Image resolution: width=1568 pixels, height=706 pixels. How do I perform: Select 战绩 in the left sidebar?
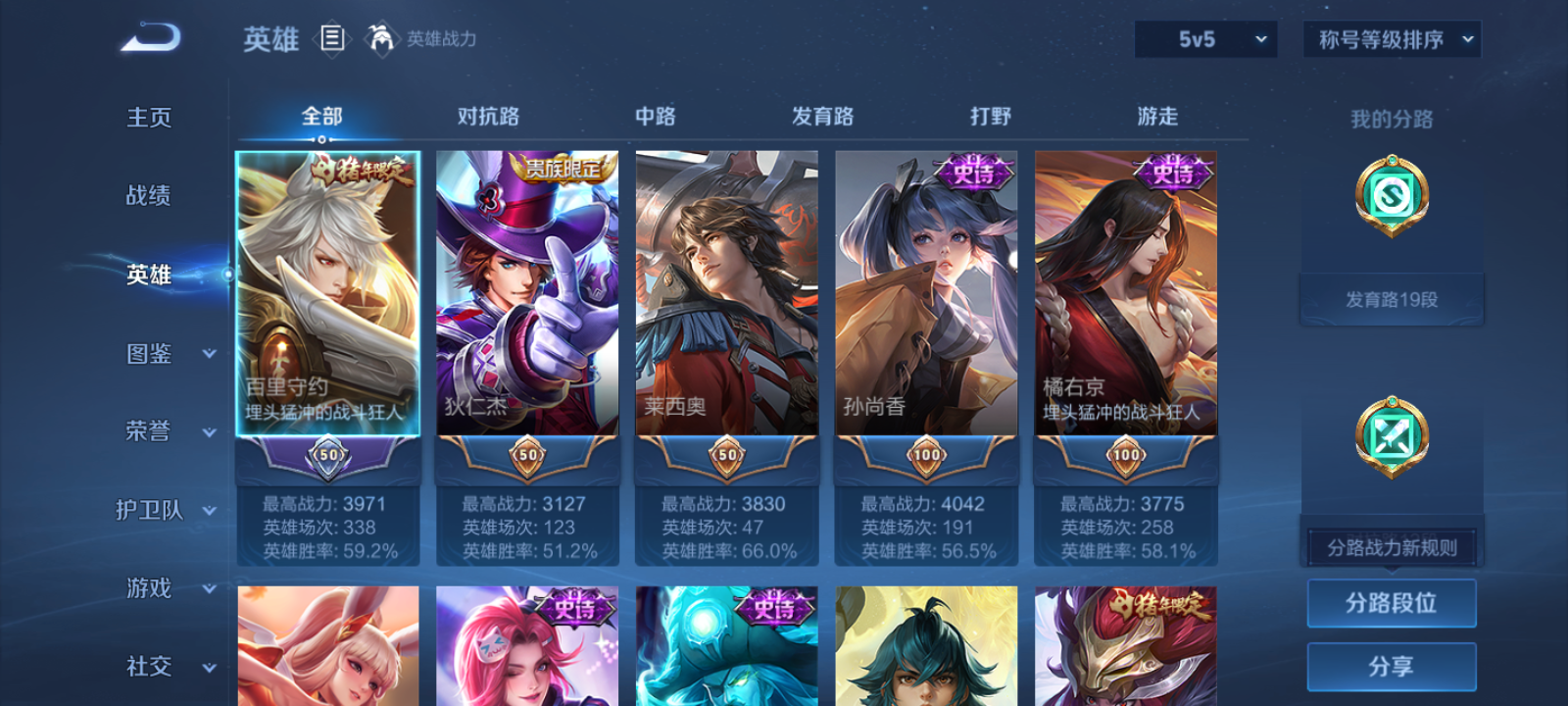147,196
